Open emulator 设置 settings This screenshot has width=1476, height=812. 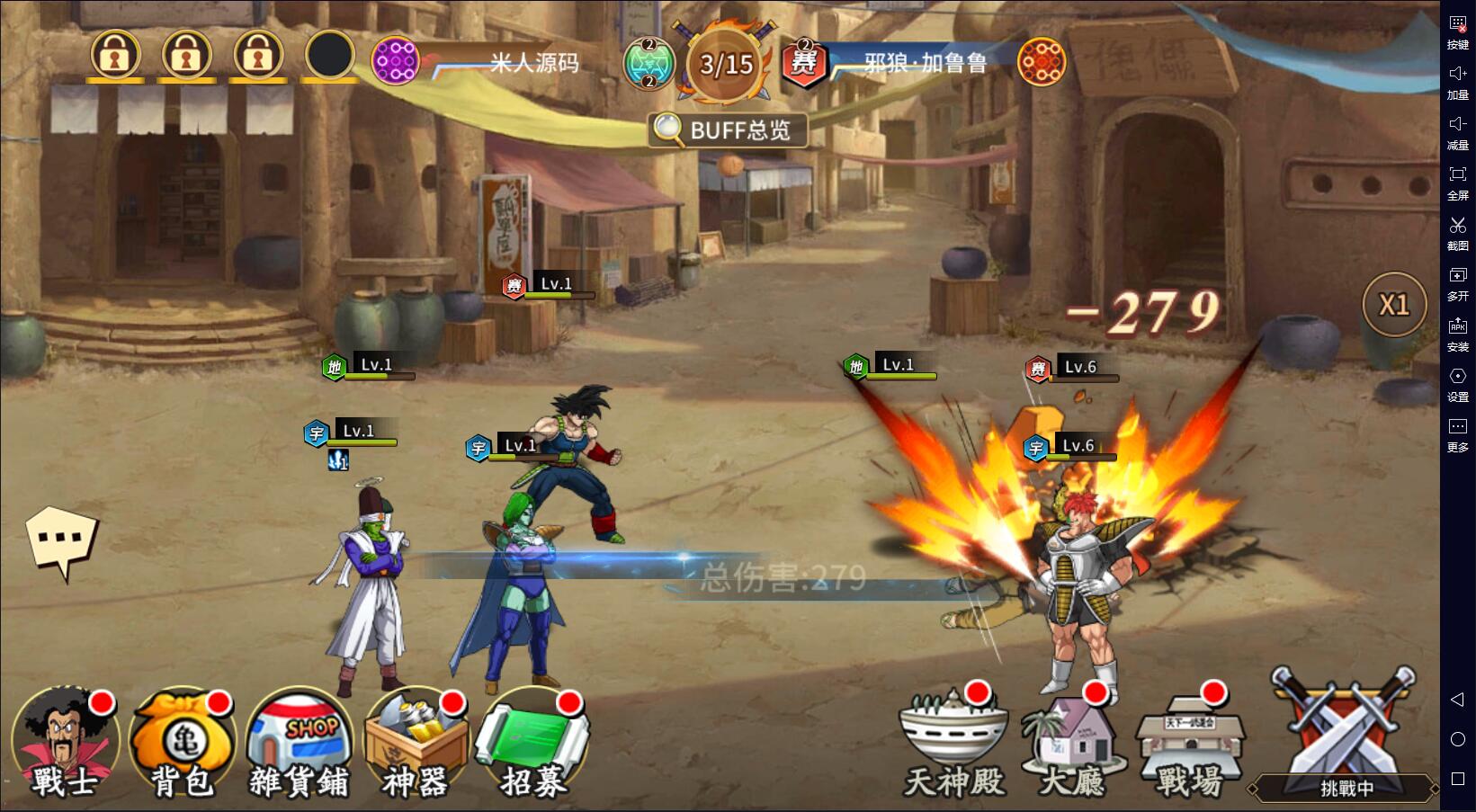(1457, 383)
